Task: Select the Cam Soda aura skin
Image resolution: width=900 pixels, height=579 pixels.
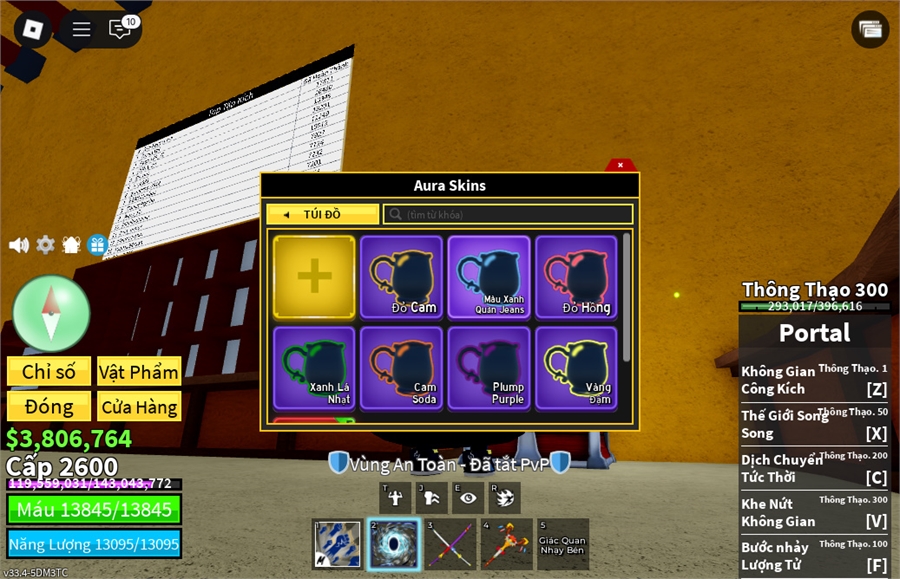Action: tap(401, 368)
